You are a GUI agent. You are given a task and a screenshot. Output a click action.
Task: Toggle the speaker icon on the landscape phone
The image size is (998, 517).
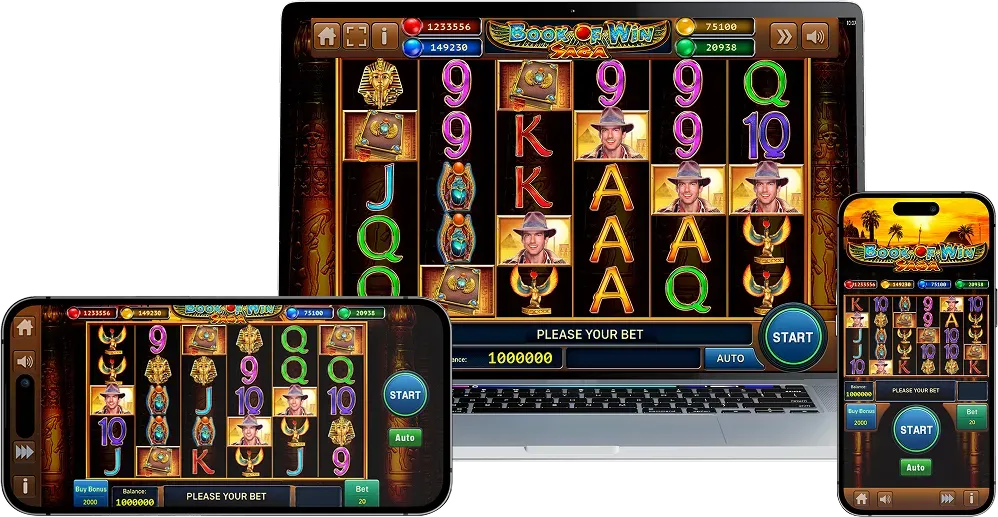[25, 362]
